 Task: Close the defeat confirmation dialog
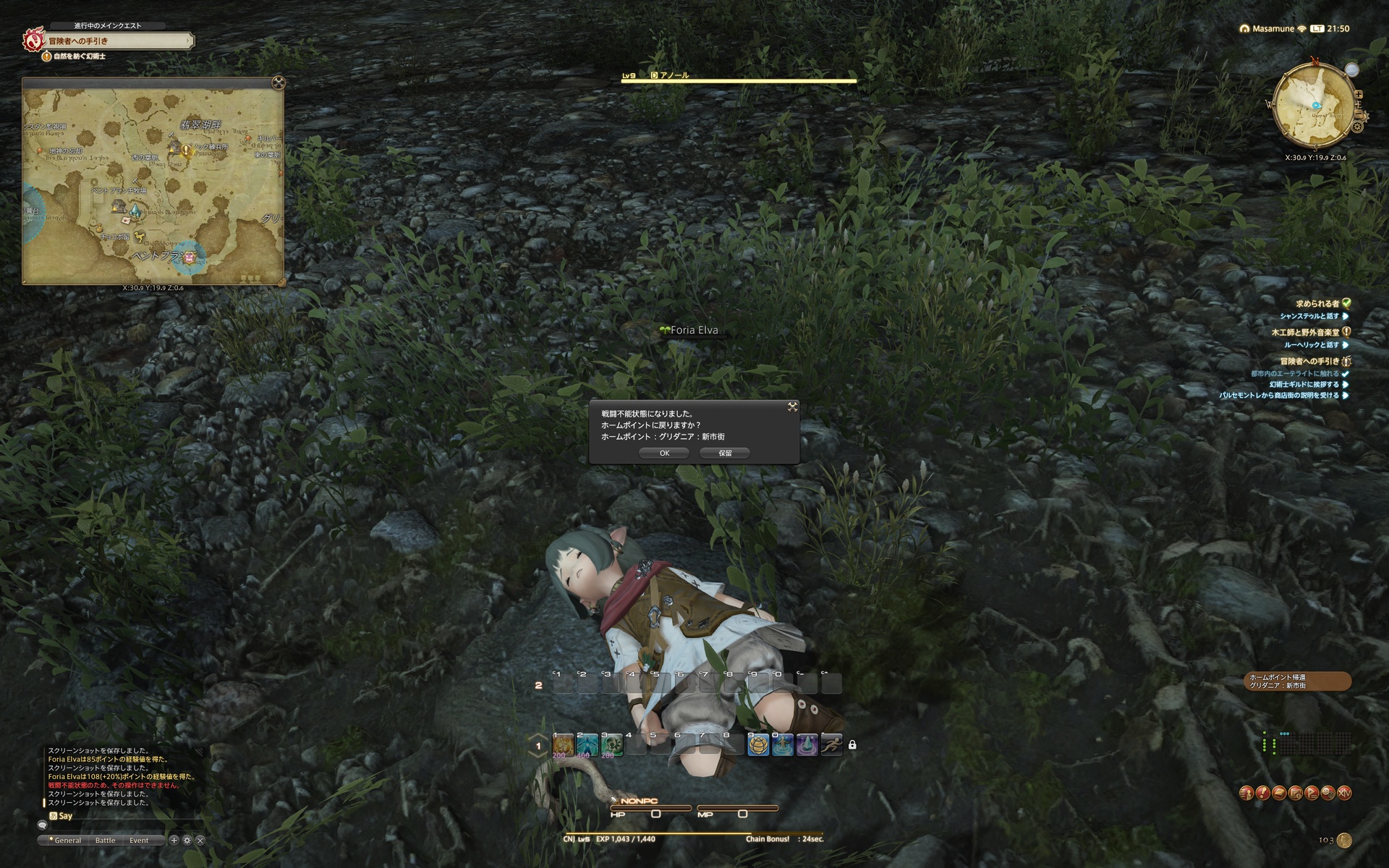pos(793,407)
